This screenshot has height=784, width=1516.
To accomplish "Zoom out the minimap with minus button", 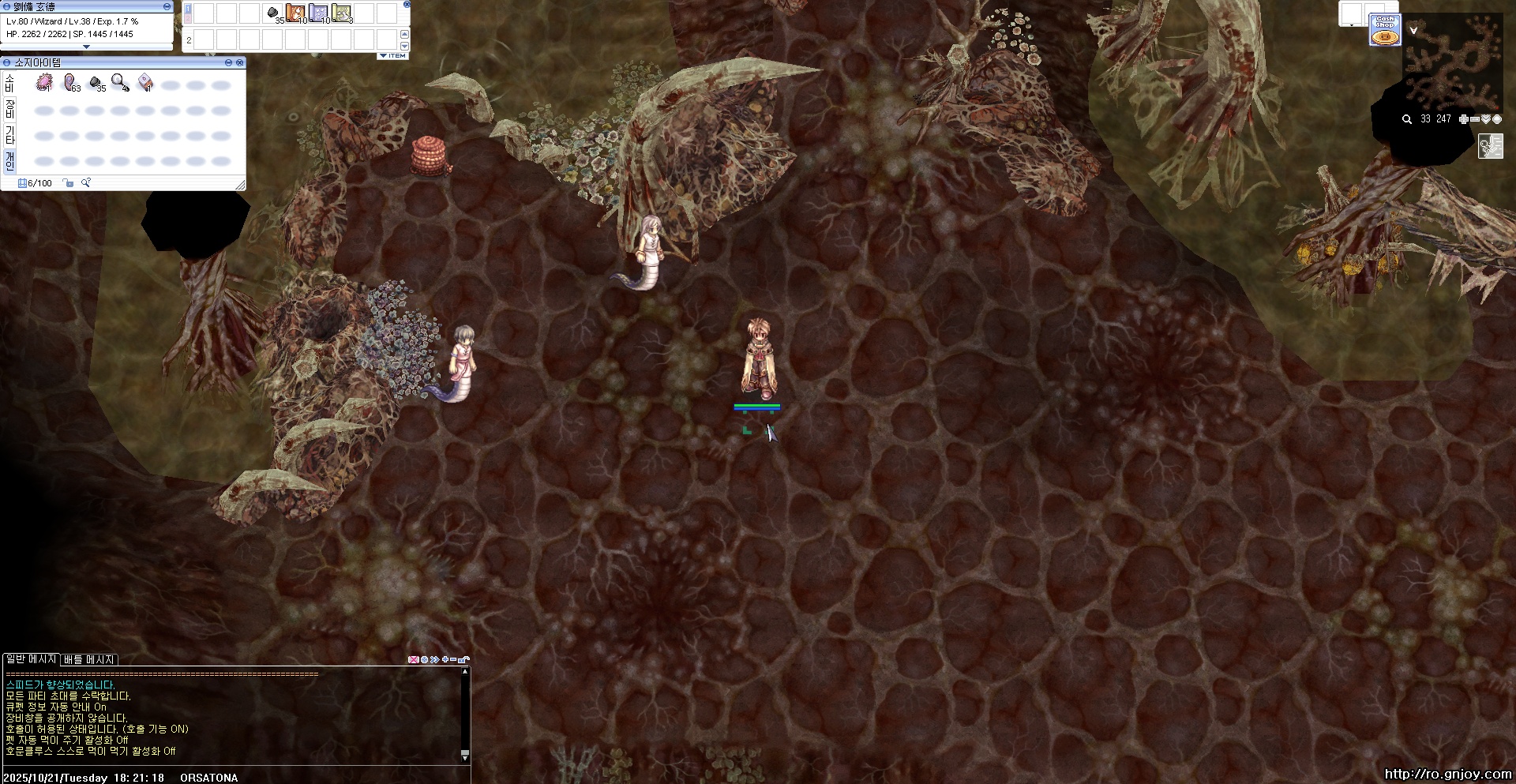I will [x=1474, y=119].
